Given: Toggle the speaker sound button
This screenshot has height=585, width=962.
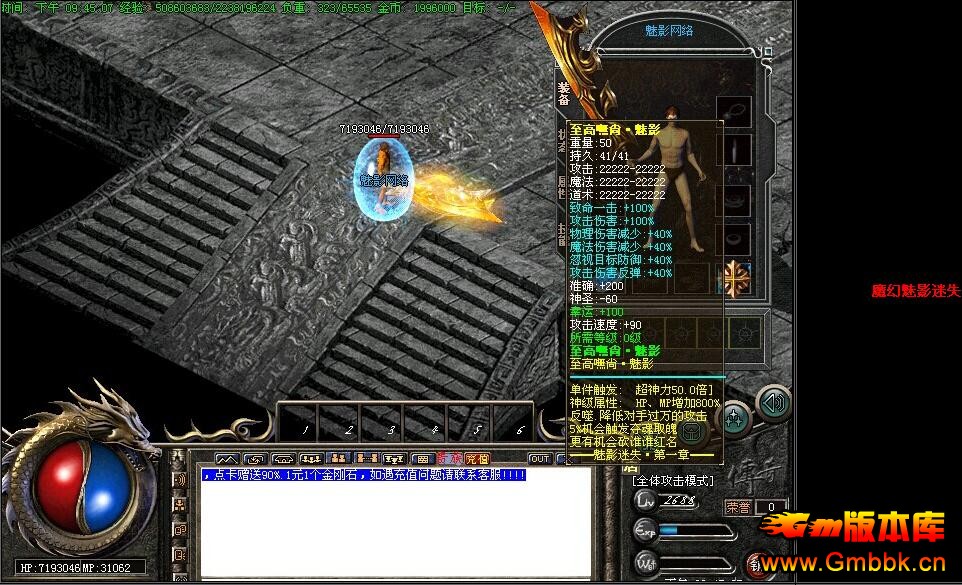Looking at the screenshot, I should (773, 403).
